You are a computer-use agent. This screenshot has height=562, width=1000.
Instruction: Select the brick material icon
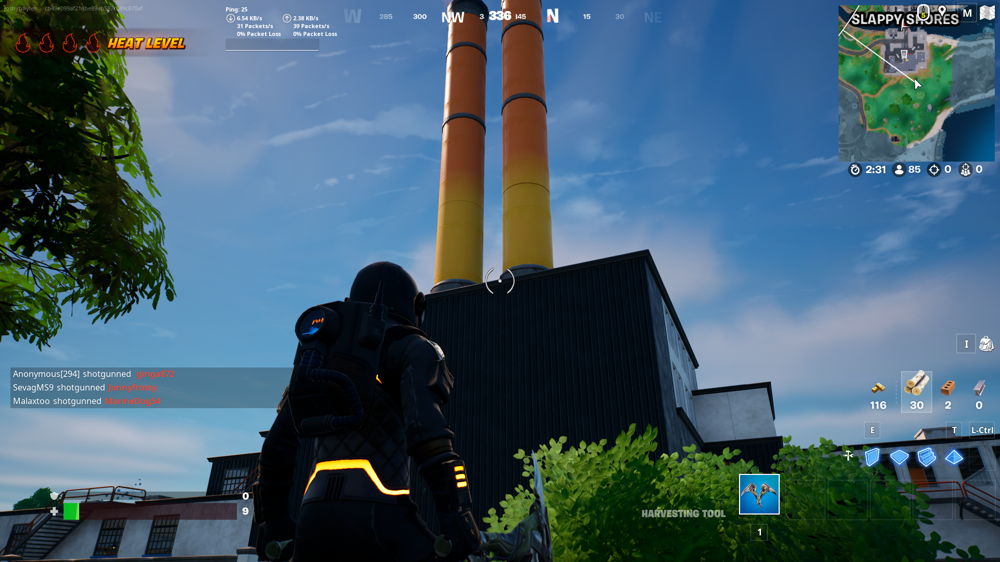click(948, 387)
